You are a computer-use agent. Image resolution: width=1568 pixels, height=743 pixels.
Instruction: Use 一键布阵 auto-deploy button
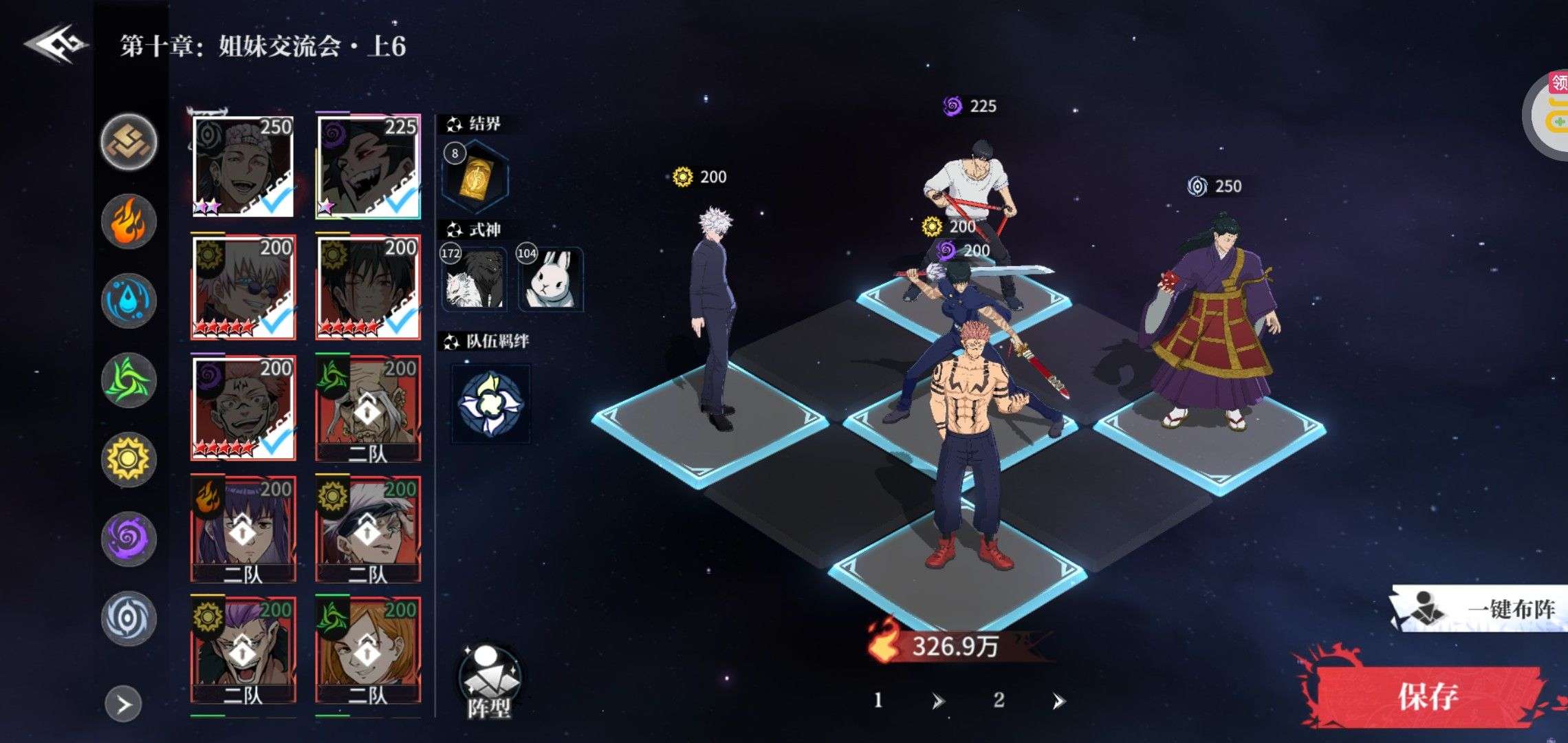click(x=1479, y=609)
